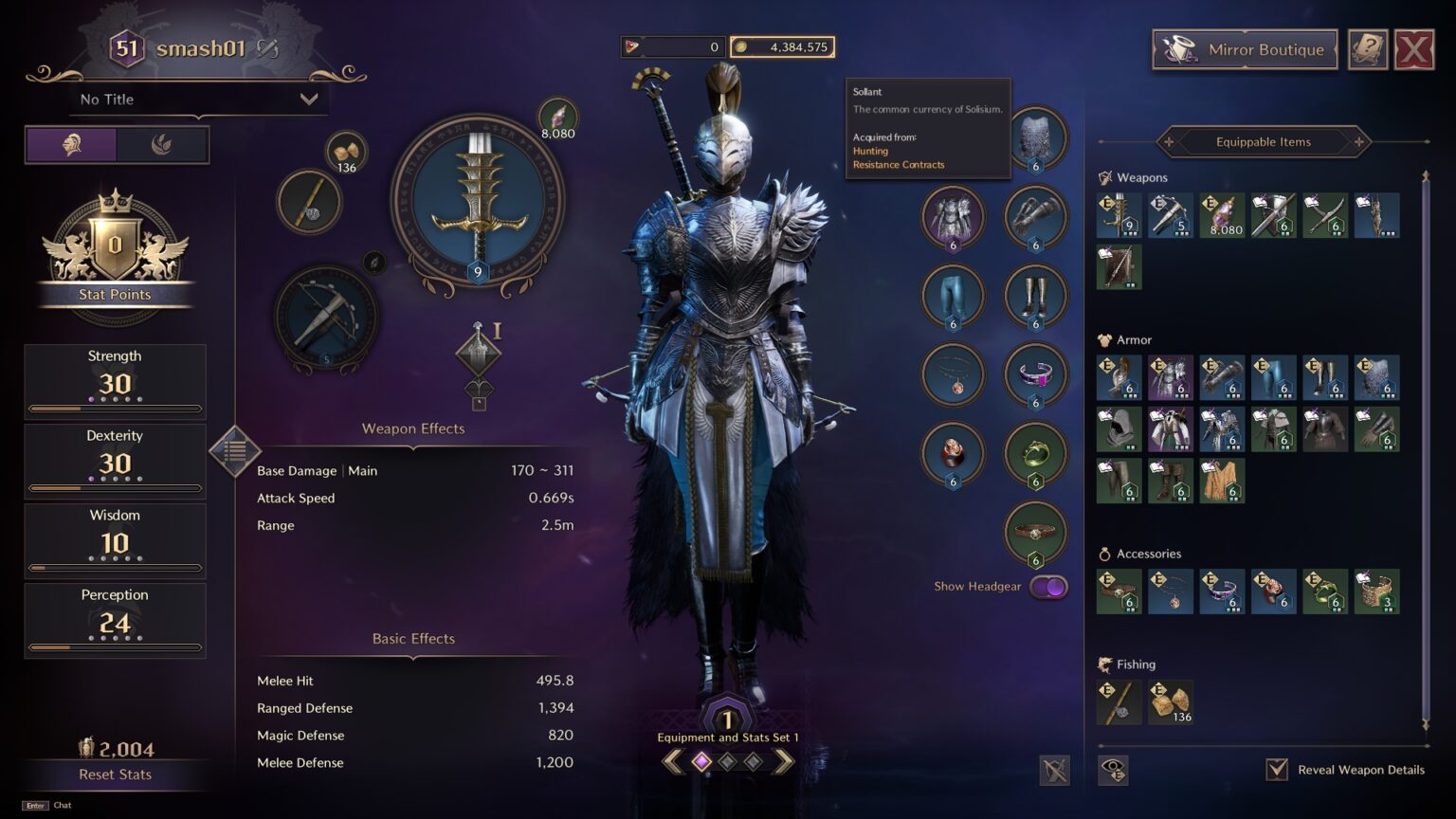Image resolution: width=1456 pixels, height=819 pixels.
Task: Open the help book icon
Action: tap(1367, 50)
